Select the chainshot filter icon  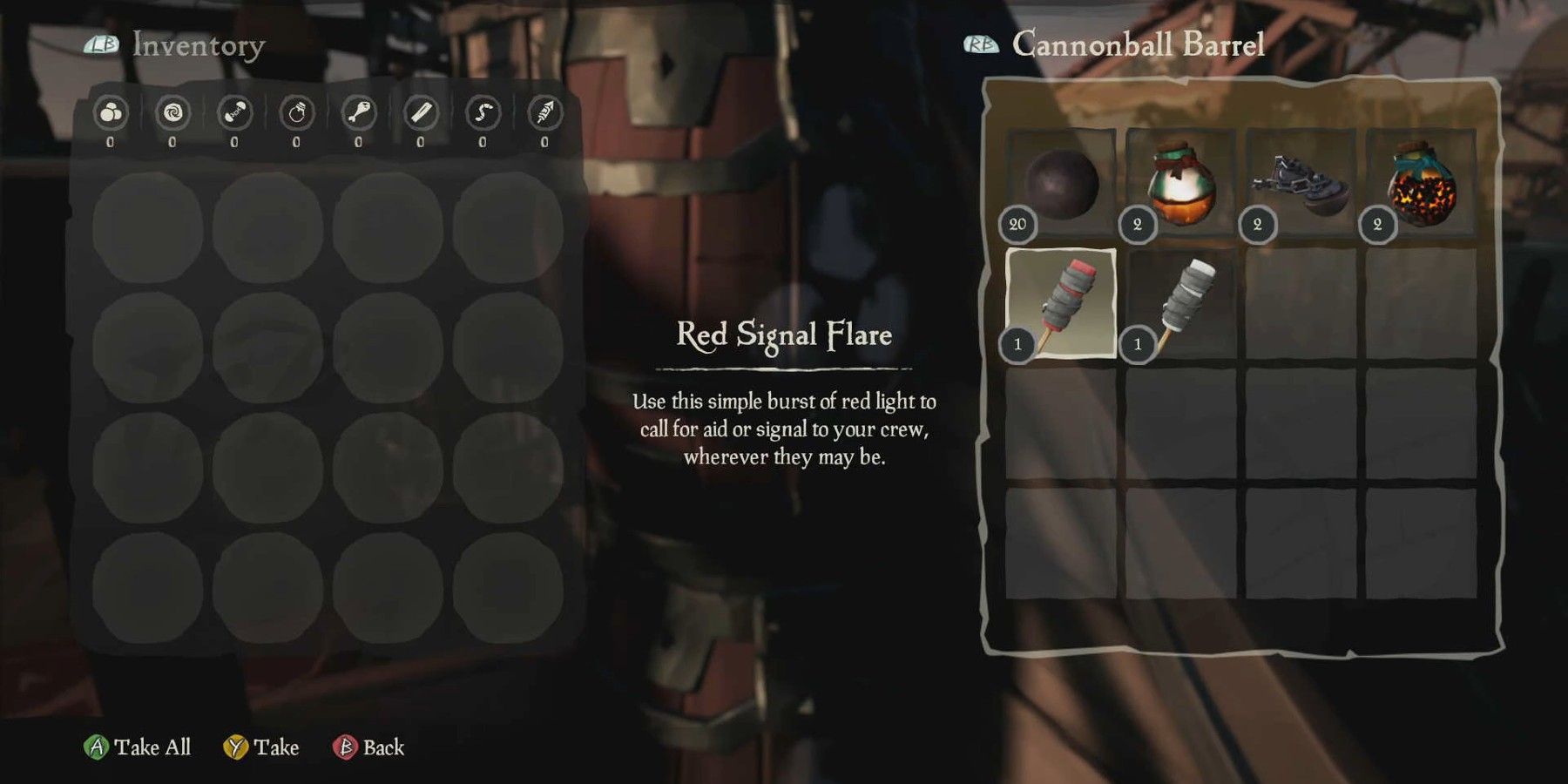point(233,113)
